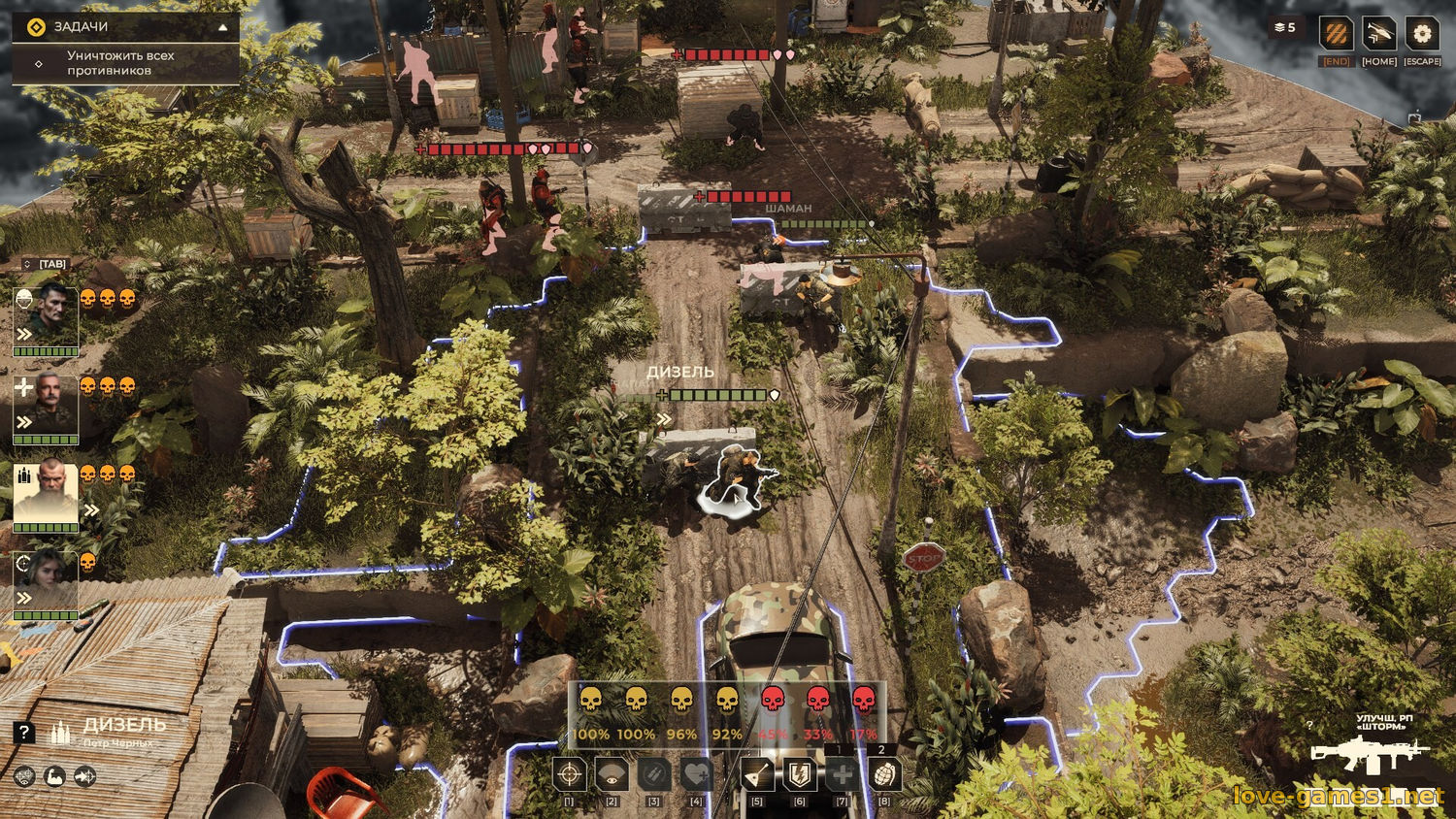This screenshot has width=1456, height=819.
Task: Open the gear settings menu
Action: pos(1422,35)
